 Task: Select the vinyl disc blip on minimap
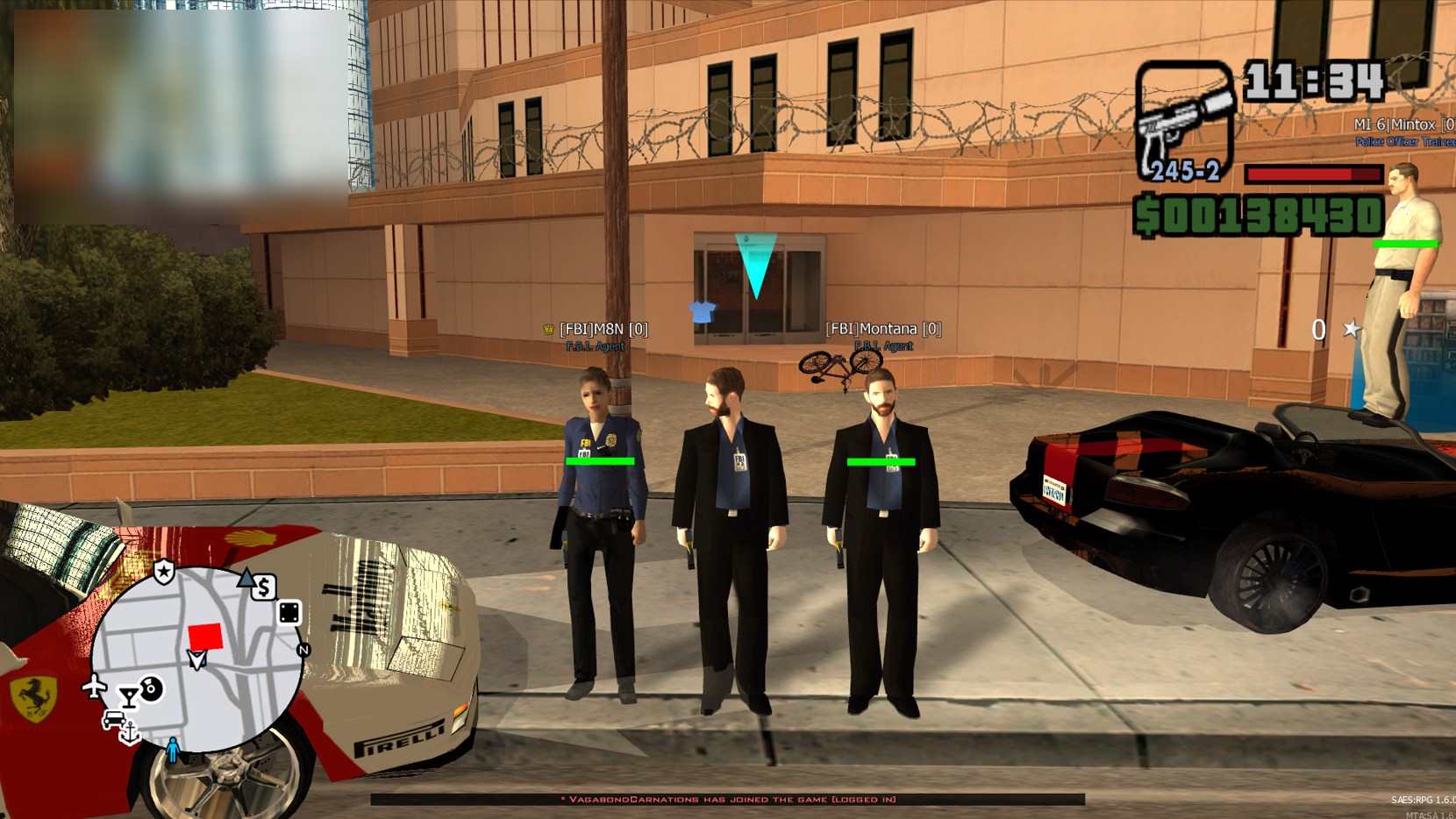(152, 688)
